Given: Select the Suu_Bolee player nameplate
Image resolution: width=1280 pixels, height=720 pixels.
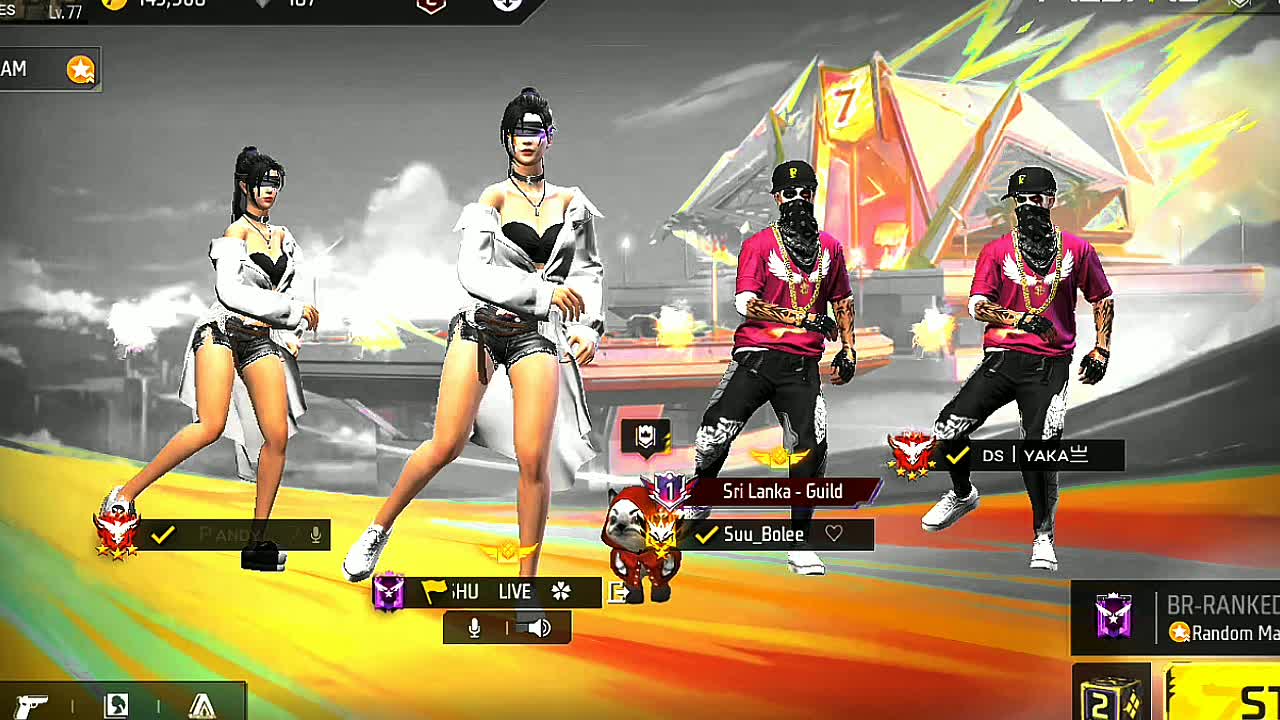Looking at the screenshot, I should coord(764,535).
